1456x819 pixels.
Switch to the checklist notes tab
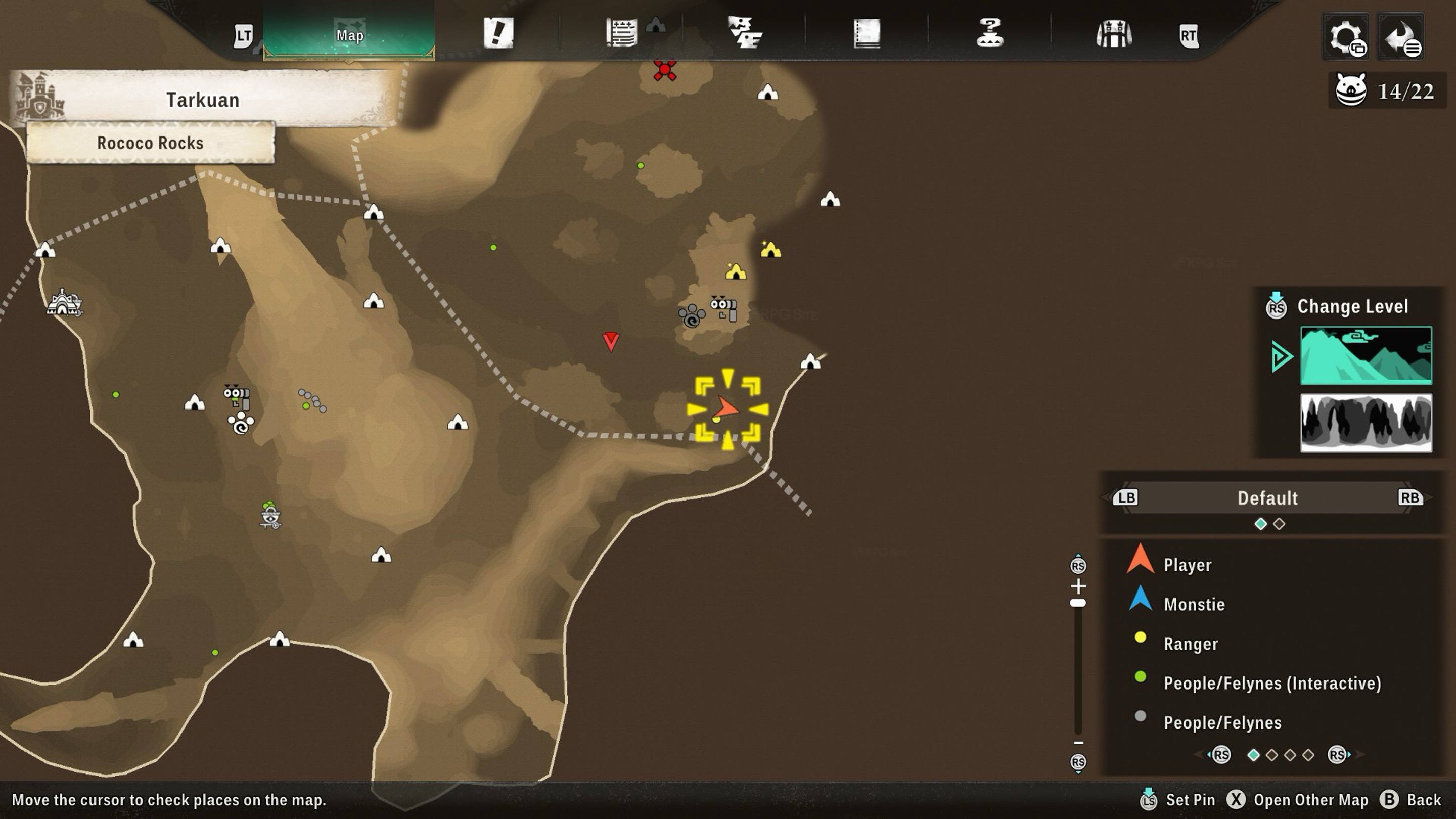coord(621,33)
